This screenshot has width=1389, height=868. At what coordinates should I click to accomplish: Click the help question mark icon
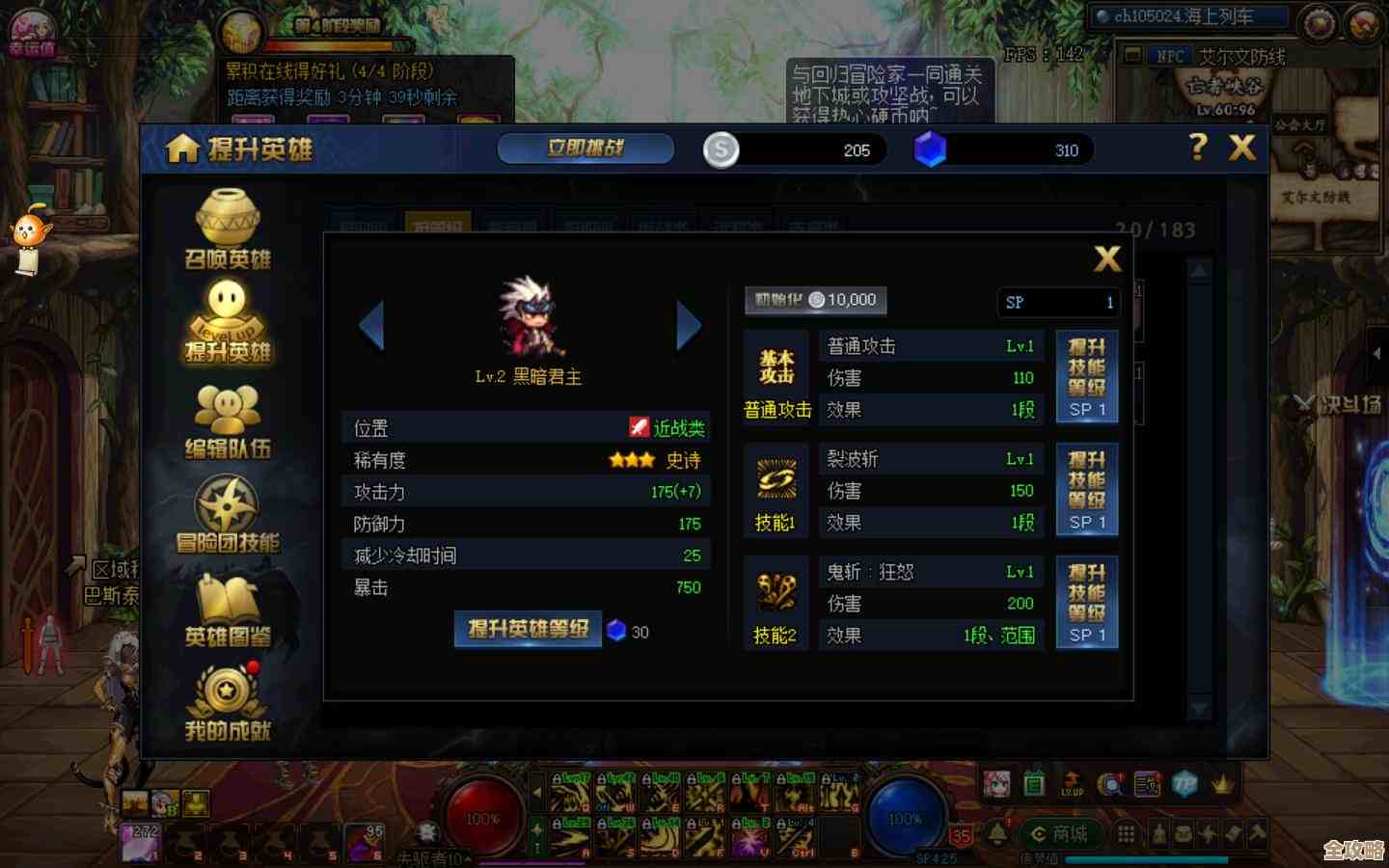(x=1198, y=149)
